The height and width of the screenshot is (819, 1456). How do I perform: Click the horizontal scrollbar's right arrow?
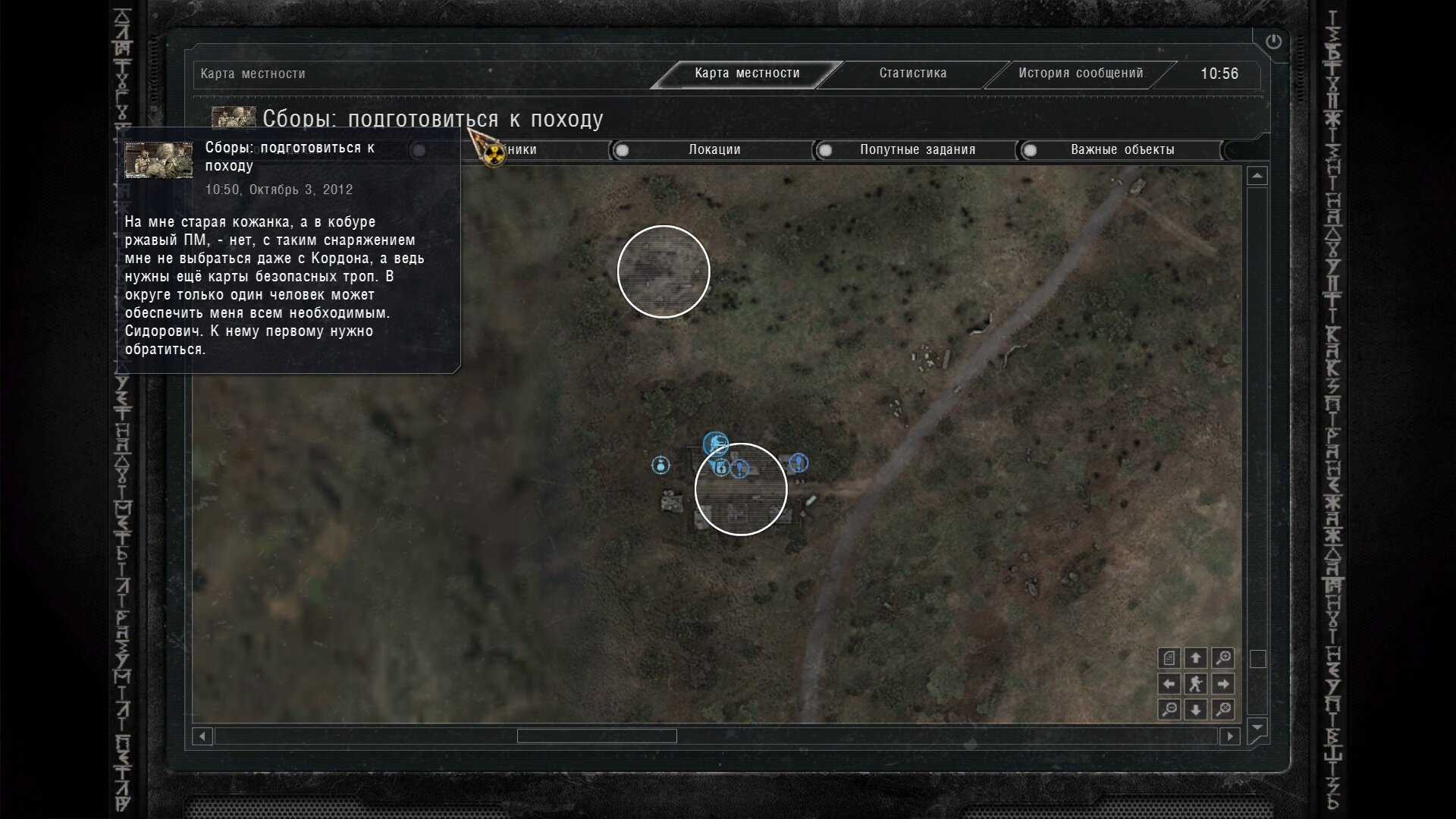[x=1230, y=736]
